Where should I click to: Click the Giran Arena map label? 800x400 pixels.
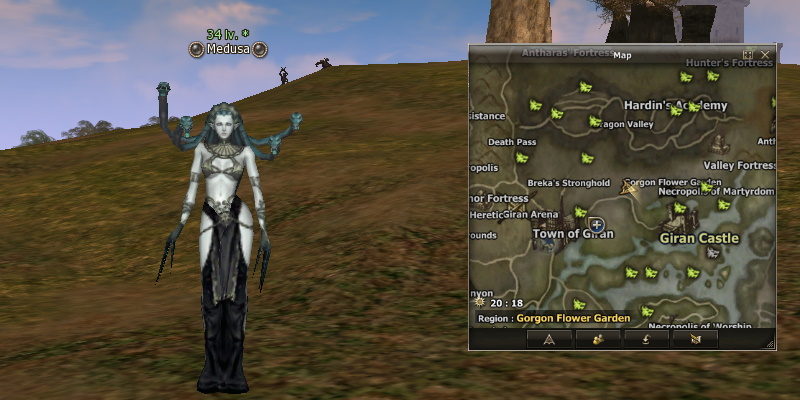pyautogui.click(x=529, y=214)
